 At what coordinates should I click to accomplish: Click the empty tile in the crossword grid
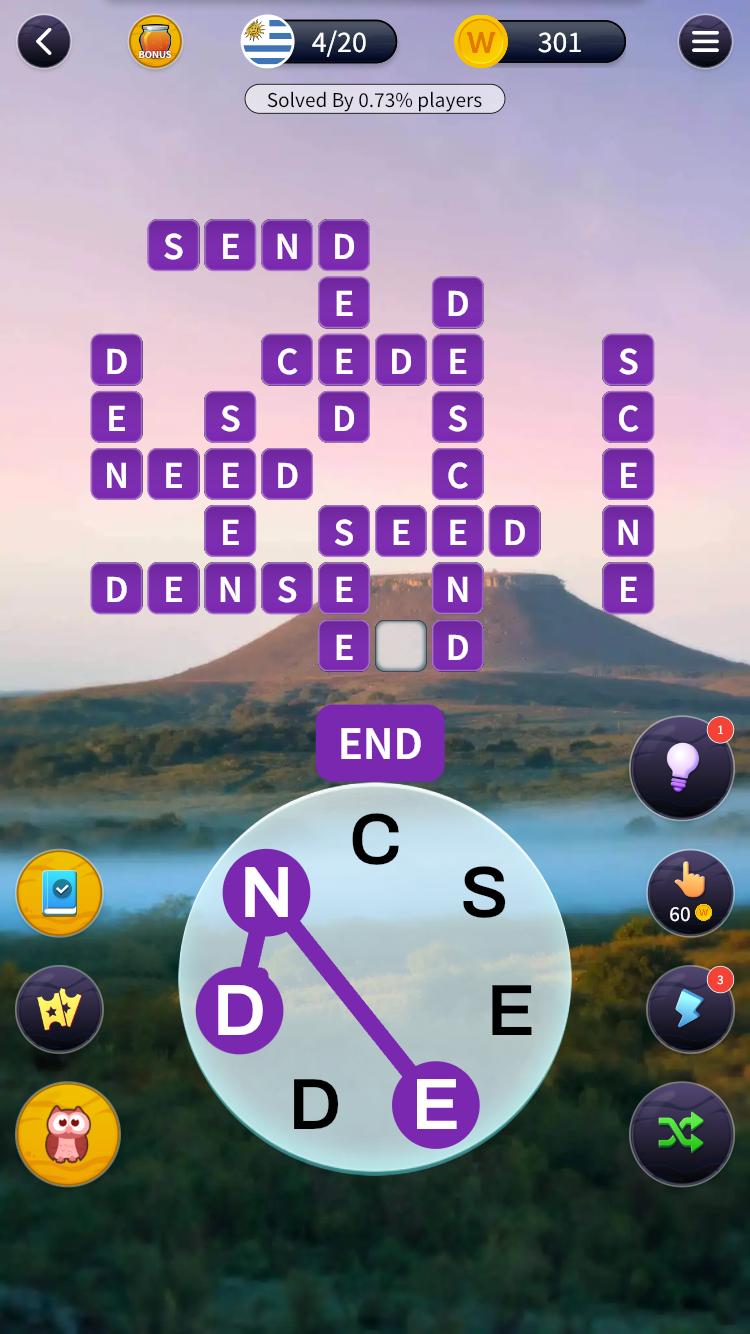[x=401, y=646]
